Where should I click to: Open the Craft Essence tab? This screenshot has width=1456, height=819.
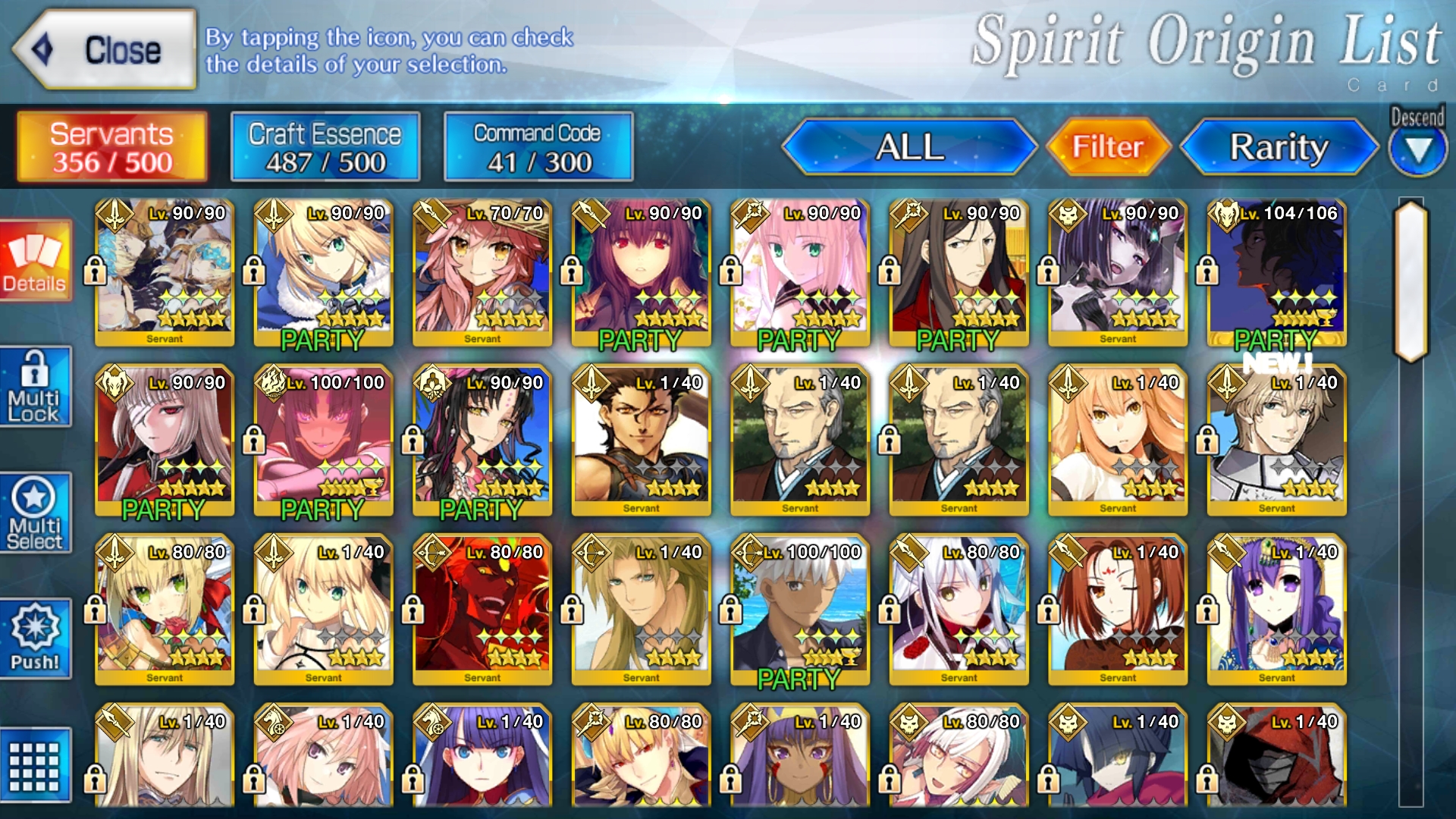tap(325, 147)
